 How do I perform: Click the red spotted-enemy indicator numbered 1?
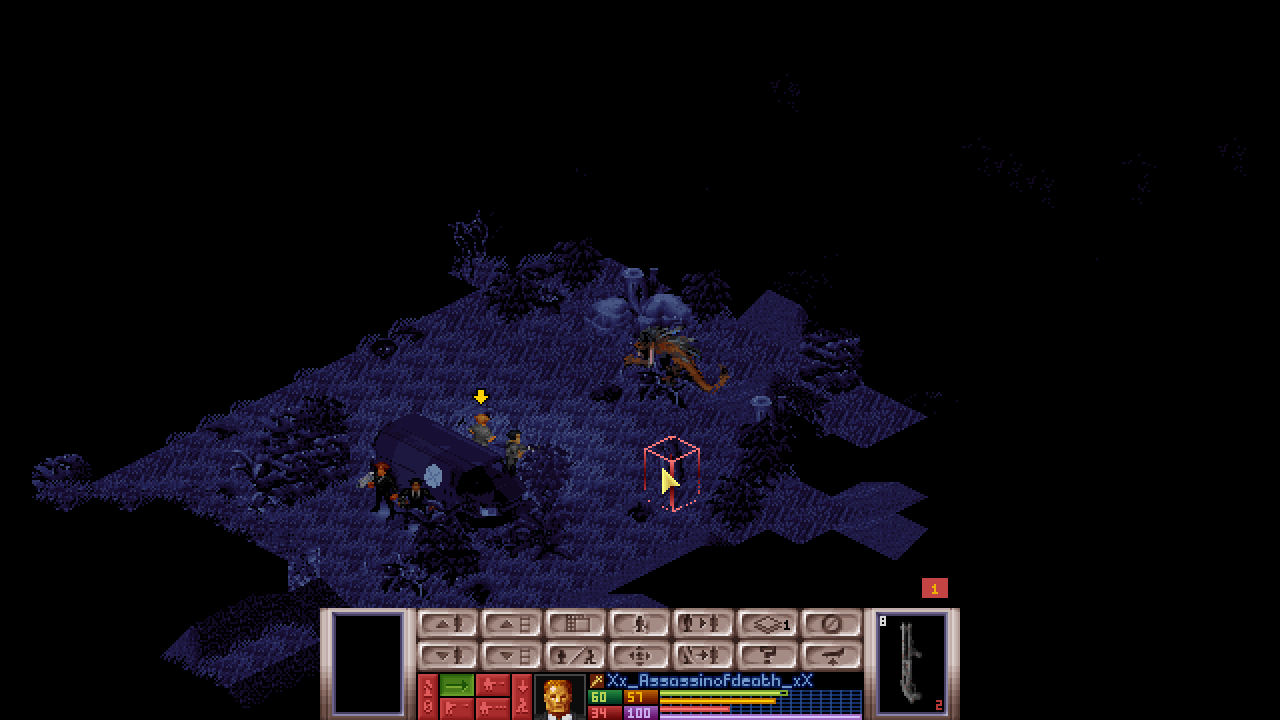click(x=934, y=589)
